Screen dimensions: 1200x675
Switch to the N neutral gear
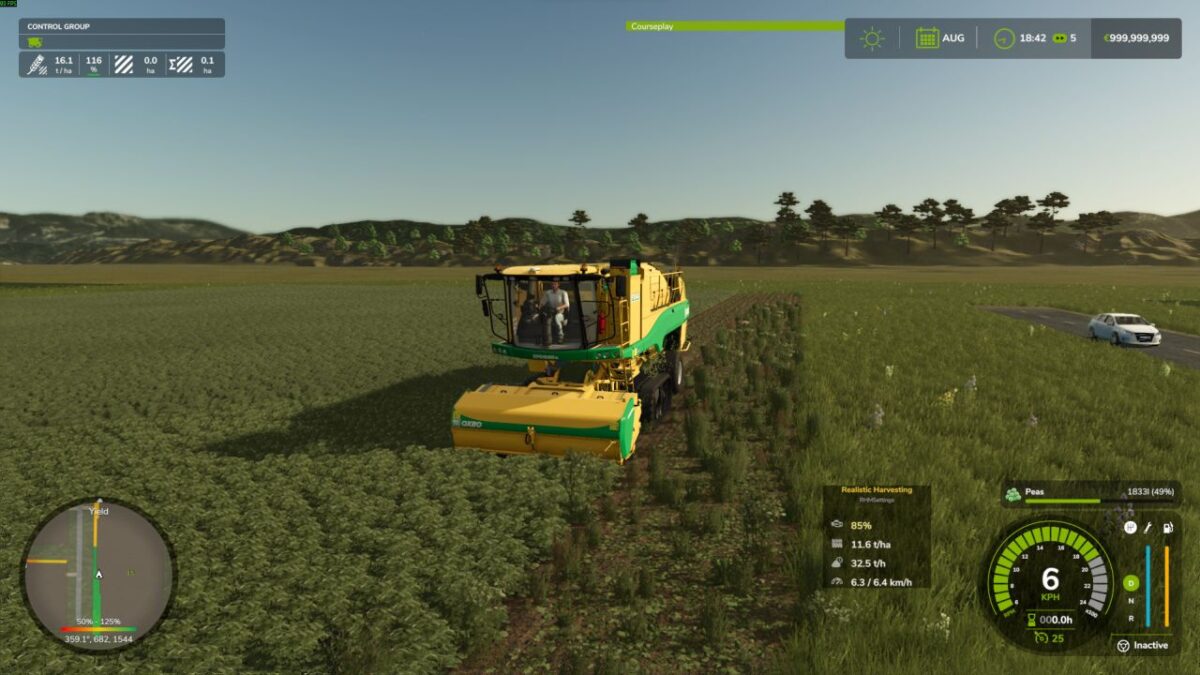[x=1131, y=600]
